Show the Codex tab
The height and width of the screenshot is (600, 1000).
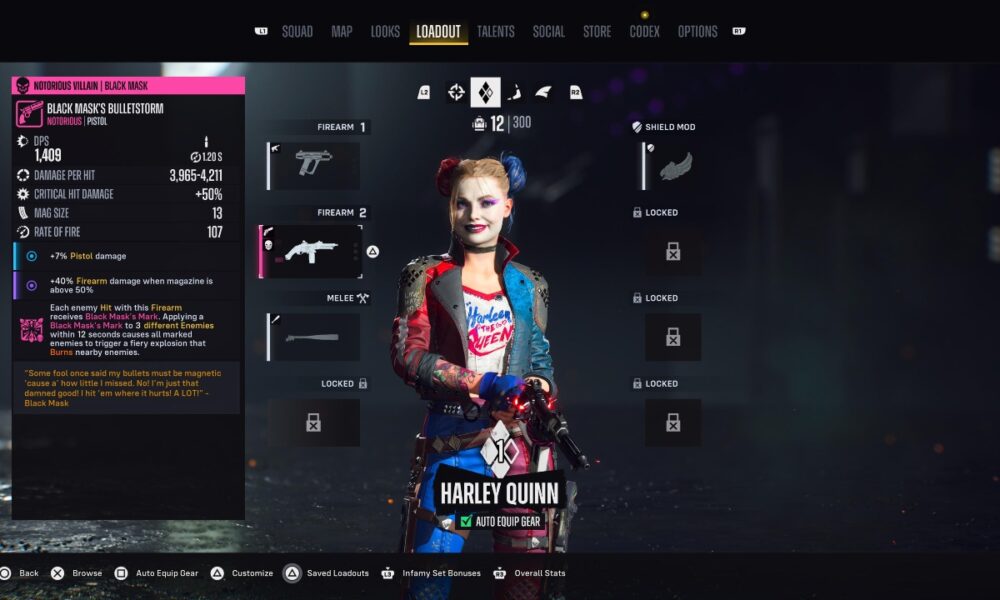pyautogui.click(x=644, y=31)
